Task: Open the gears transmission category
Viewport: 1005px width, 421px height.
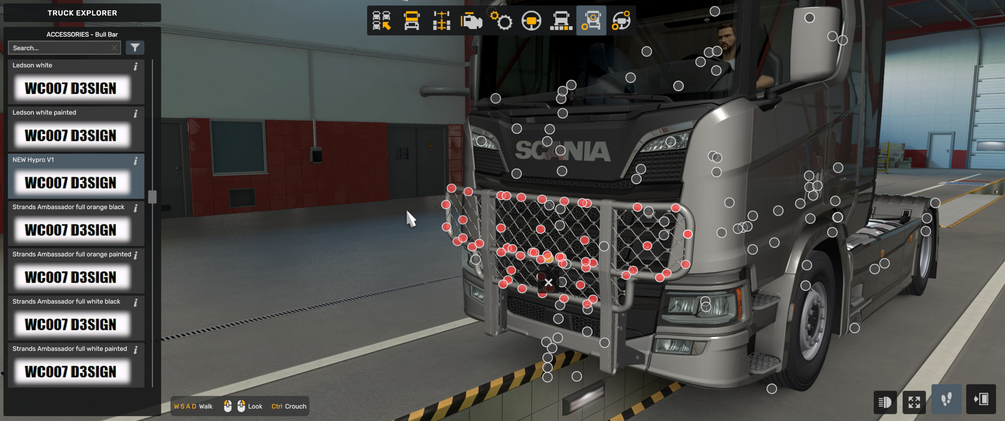Action: 501,21
